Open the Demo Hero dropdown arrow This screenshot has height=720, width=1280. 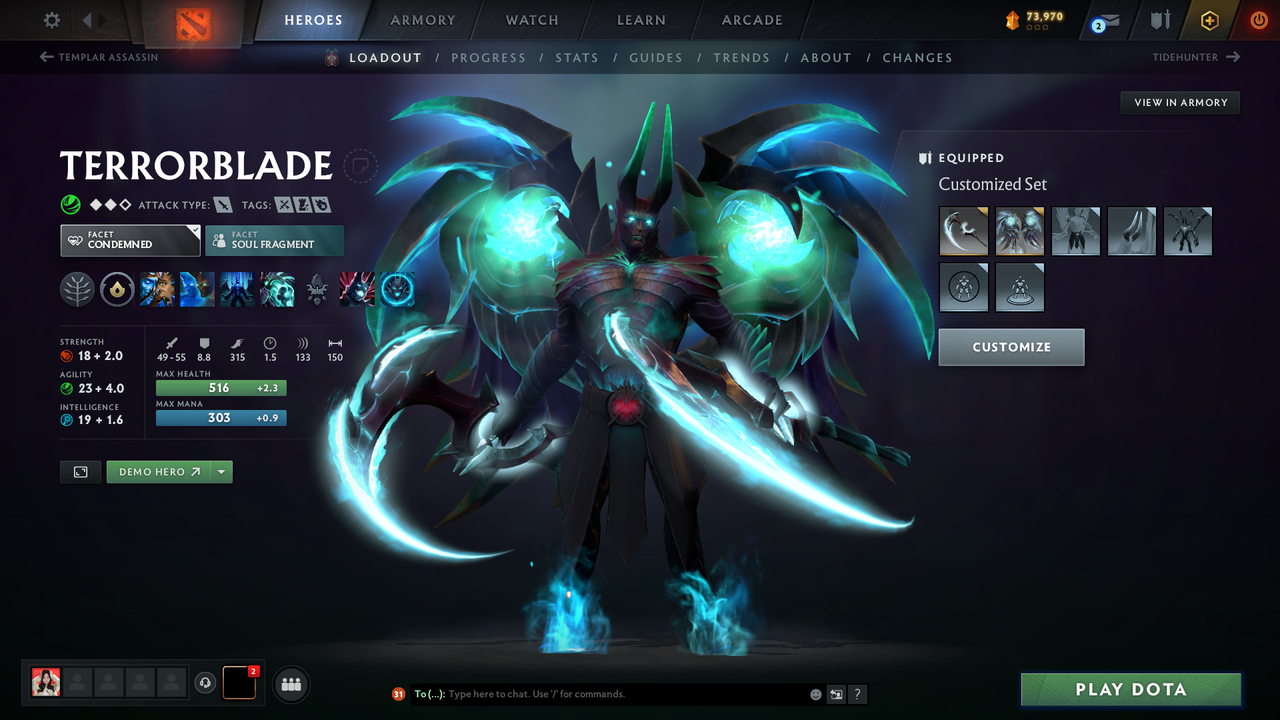tap(222, 471)
